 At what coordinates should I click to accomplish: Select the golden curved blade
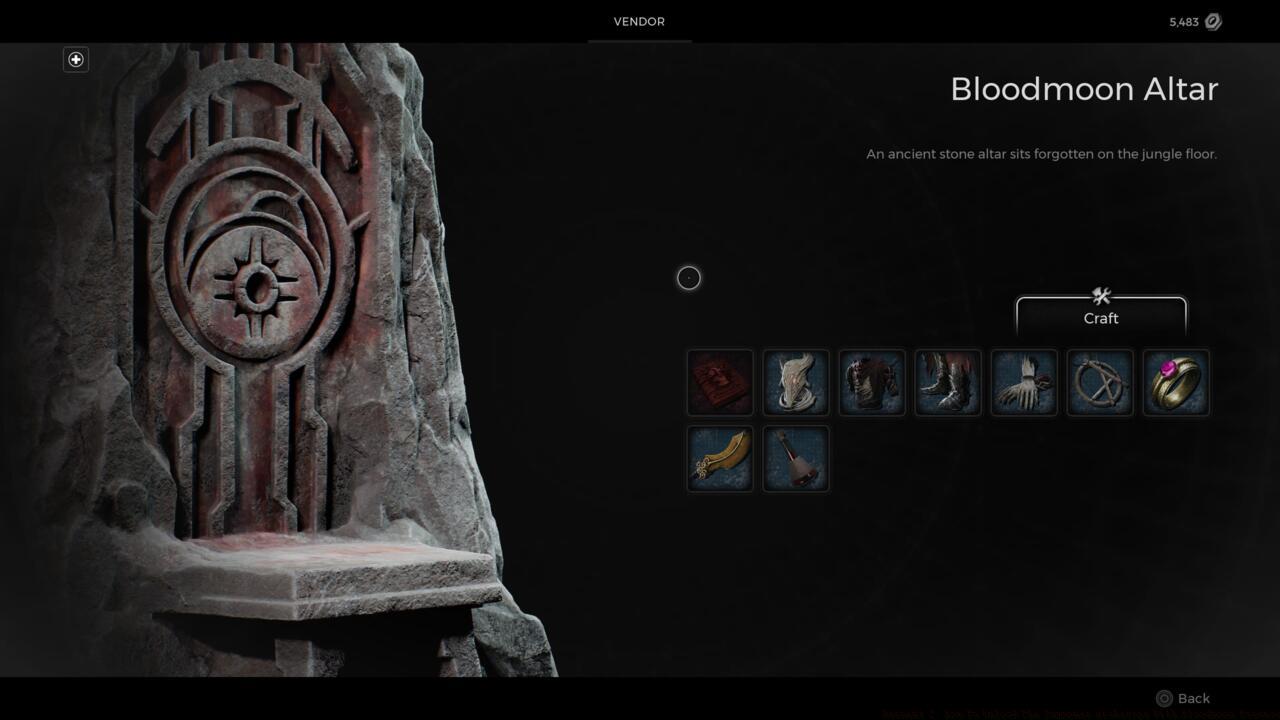pos(719,459)
